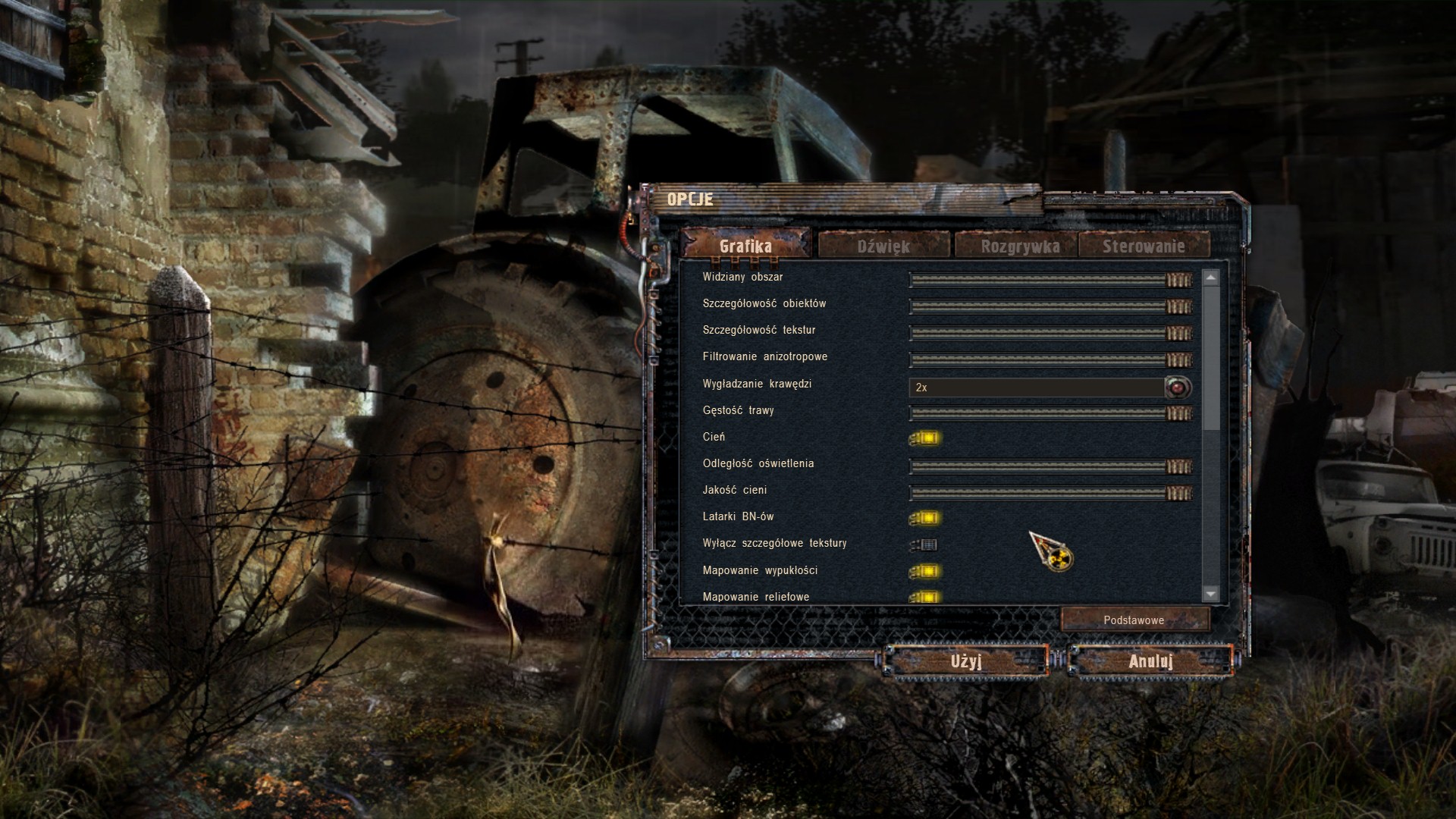Click the scrollbar down arrow
1456x819 pixels.
click(1210, 594)
